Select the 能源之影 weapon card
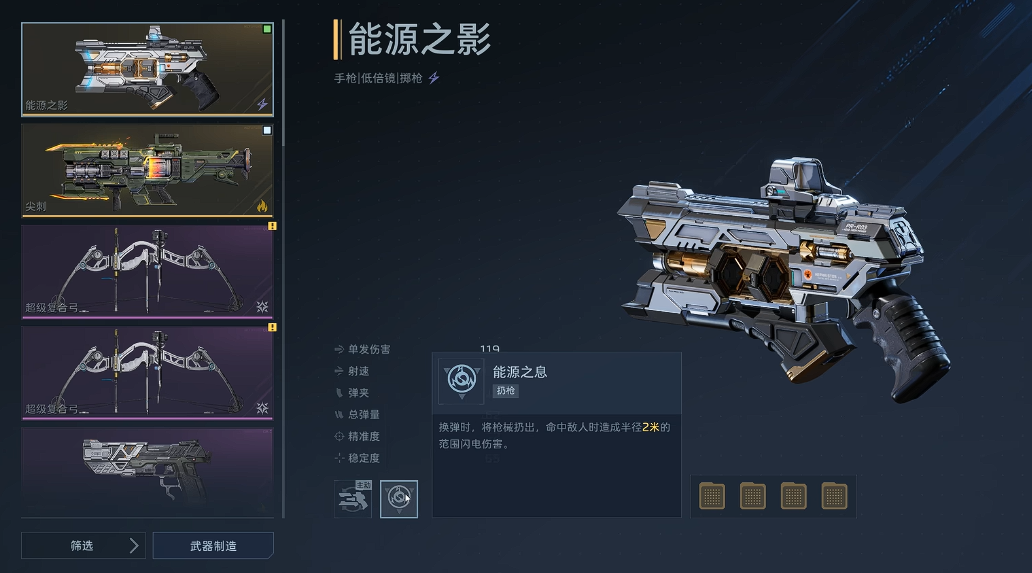1032x573 pixels. pos(147,69)
